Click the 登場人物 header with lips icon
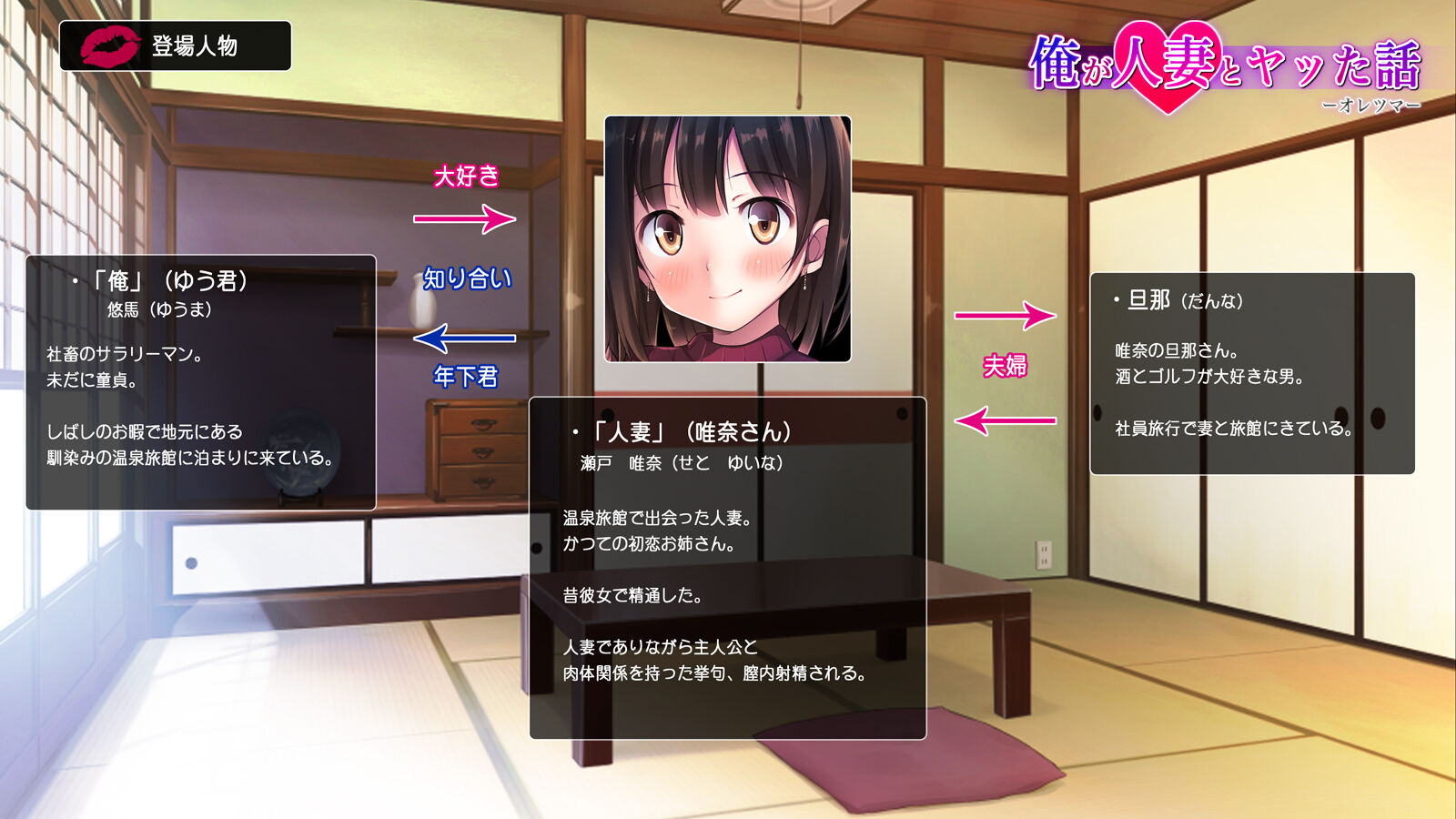The image size is (1456, 819). [175, 45]
